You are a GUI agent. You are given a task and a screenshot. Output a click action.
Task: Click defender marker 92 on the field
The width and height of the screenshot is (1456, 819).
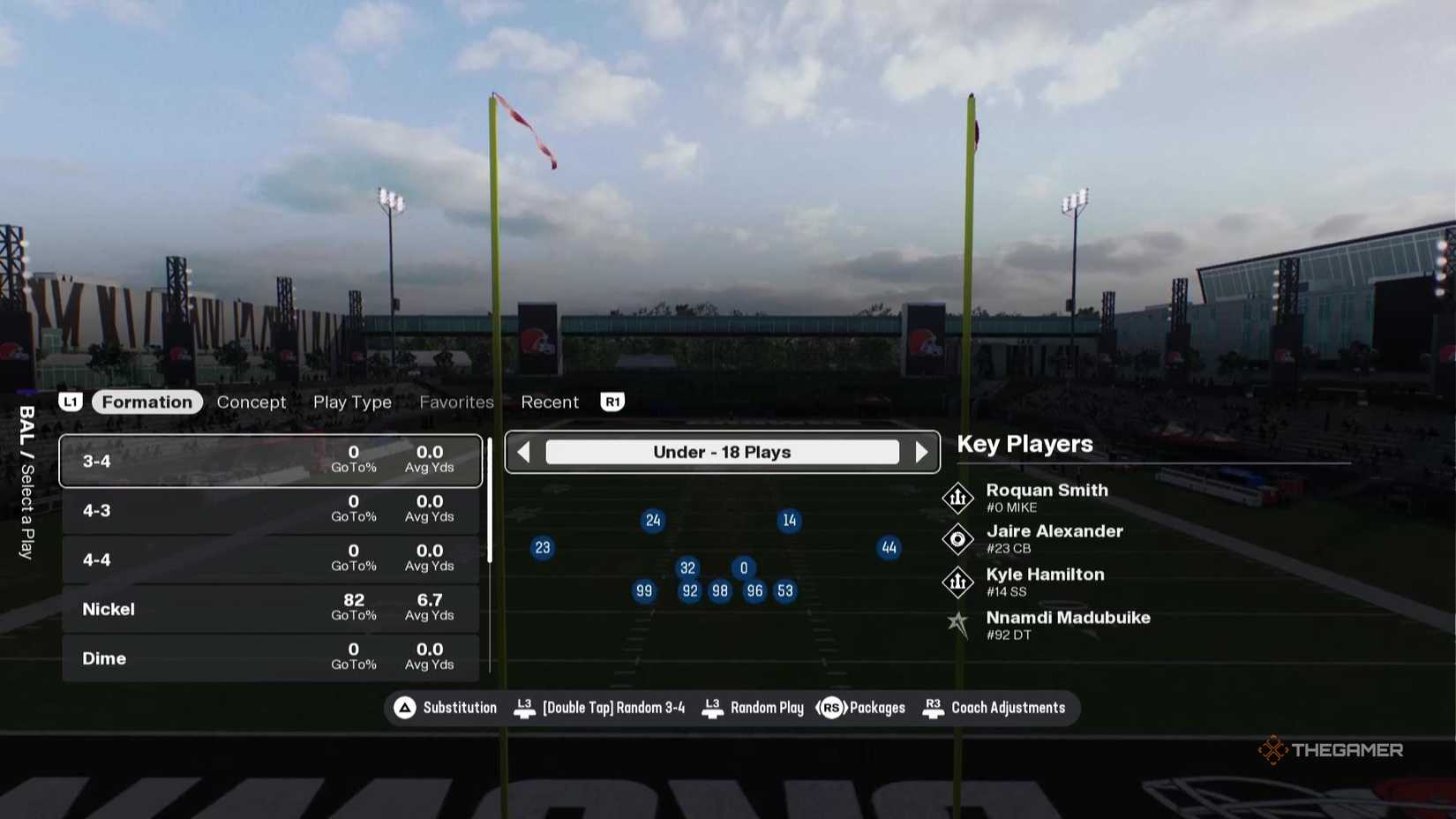coord(689,590)
